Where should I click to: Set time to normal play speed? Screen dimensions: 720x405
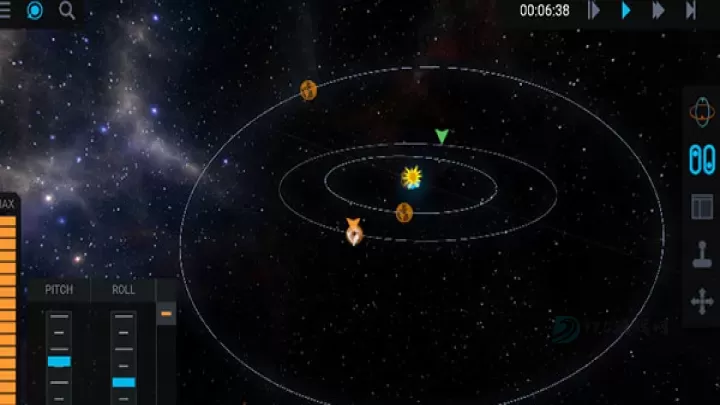pyautogui.click(x=626, y=11)
